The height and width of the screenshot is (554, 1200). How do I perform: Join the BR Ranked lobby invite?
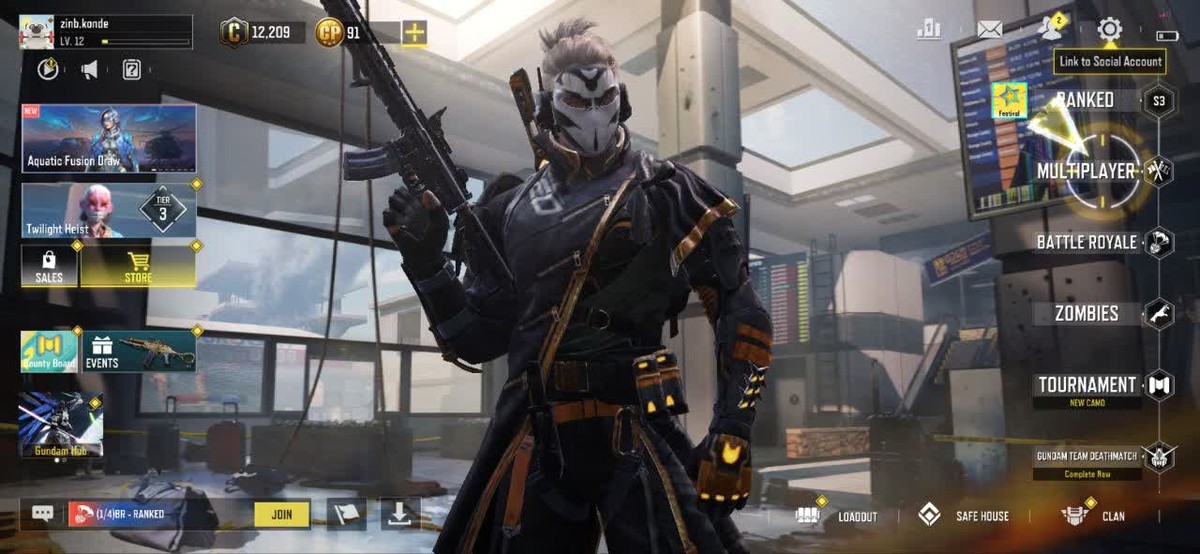282,514
